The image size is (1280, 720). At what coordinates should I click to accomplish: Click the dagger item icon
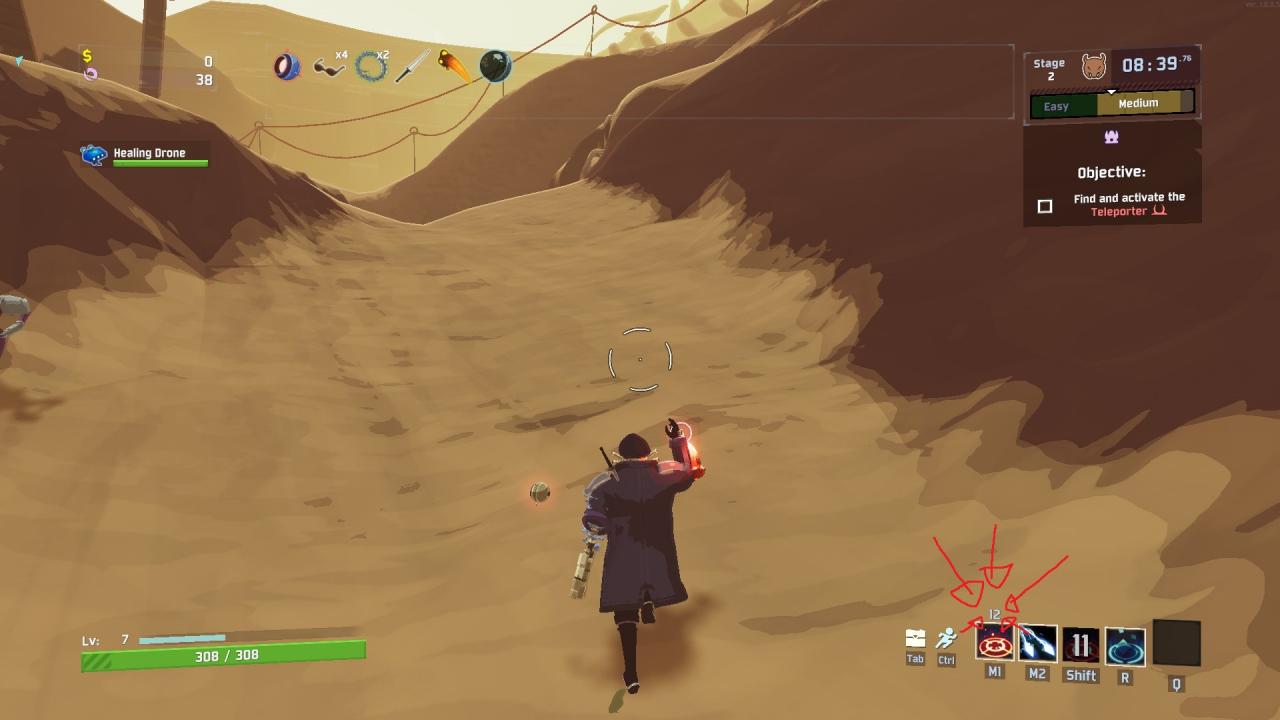[413, 67]
